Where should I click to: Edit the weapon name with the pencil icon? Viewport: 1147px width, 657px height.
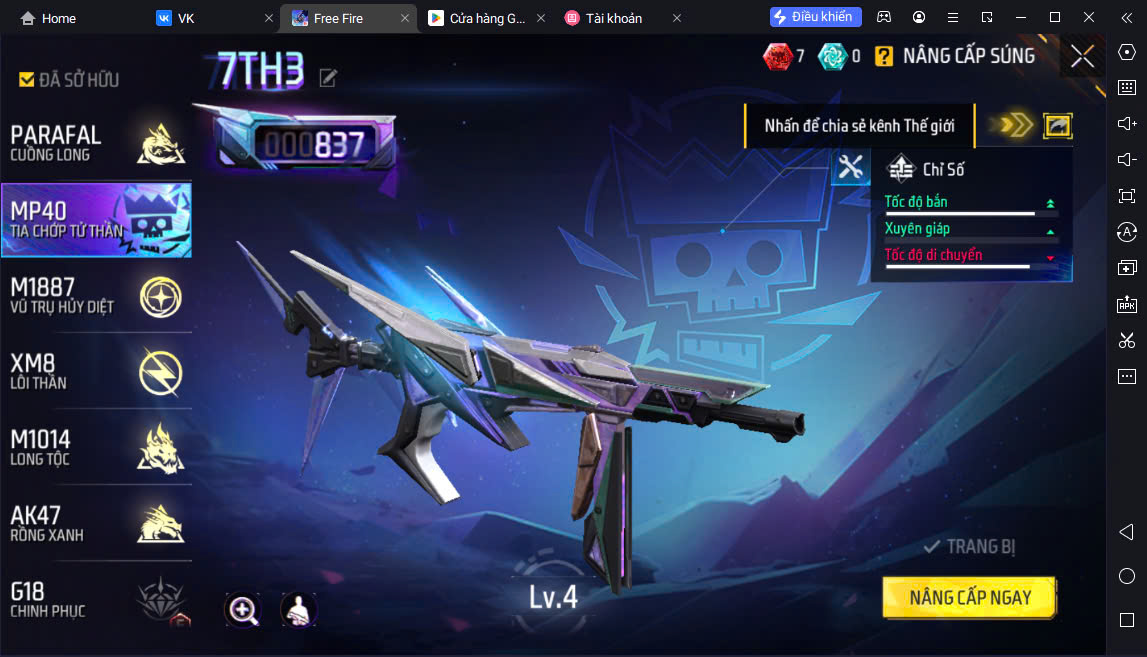(328, 77)
